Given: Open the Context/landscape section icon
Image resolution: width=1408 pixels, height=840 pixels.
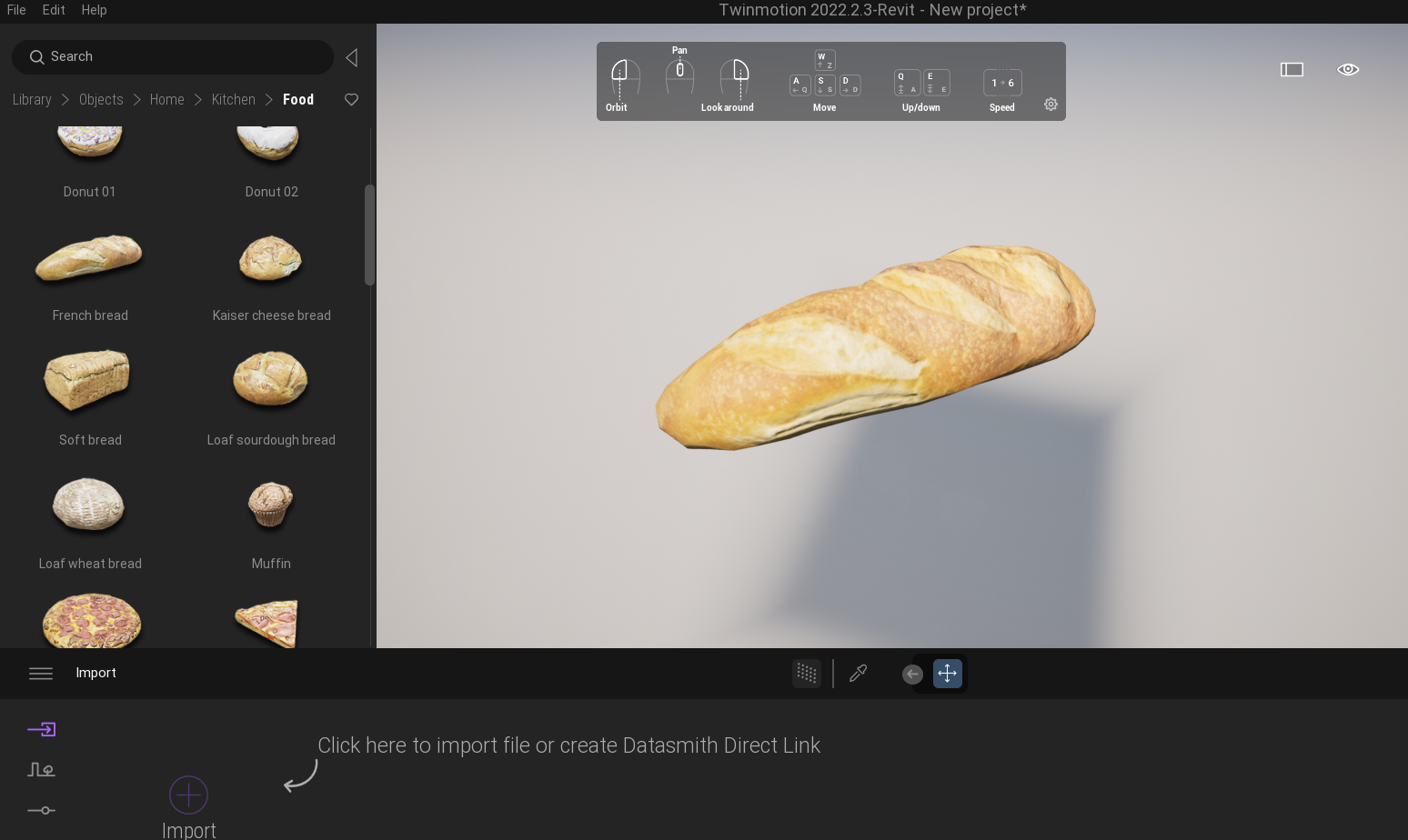Looking at the screenshot, I should [x=41, y=769].
